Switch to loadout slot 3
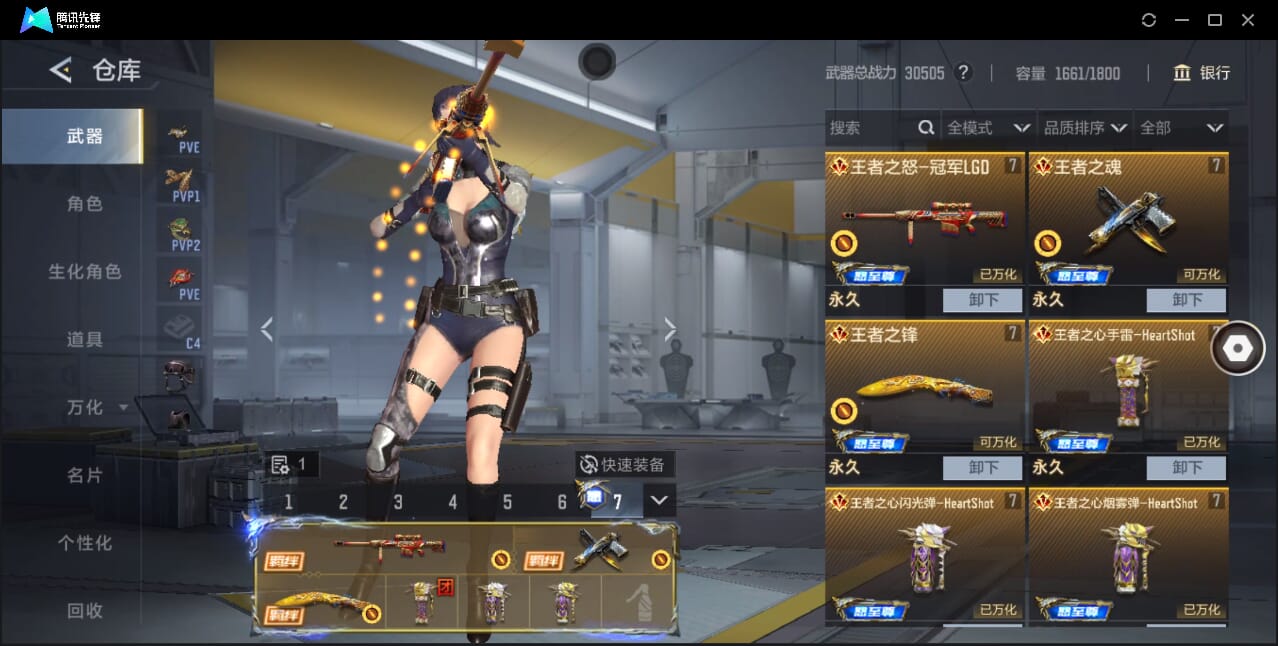Image resolution: width=1278 pixels, height=646 pixels. 398,502
